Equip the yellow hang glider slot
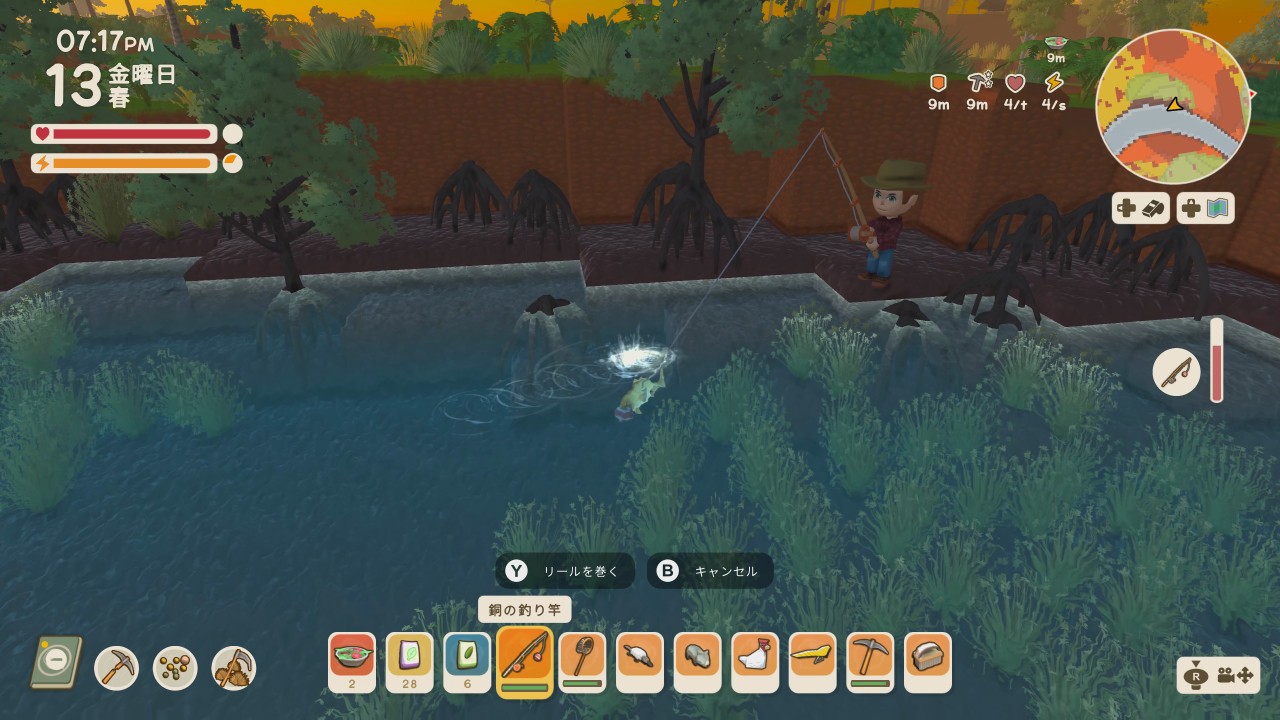The width and height of the screenshot is (1280, 720). 812,662
